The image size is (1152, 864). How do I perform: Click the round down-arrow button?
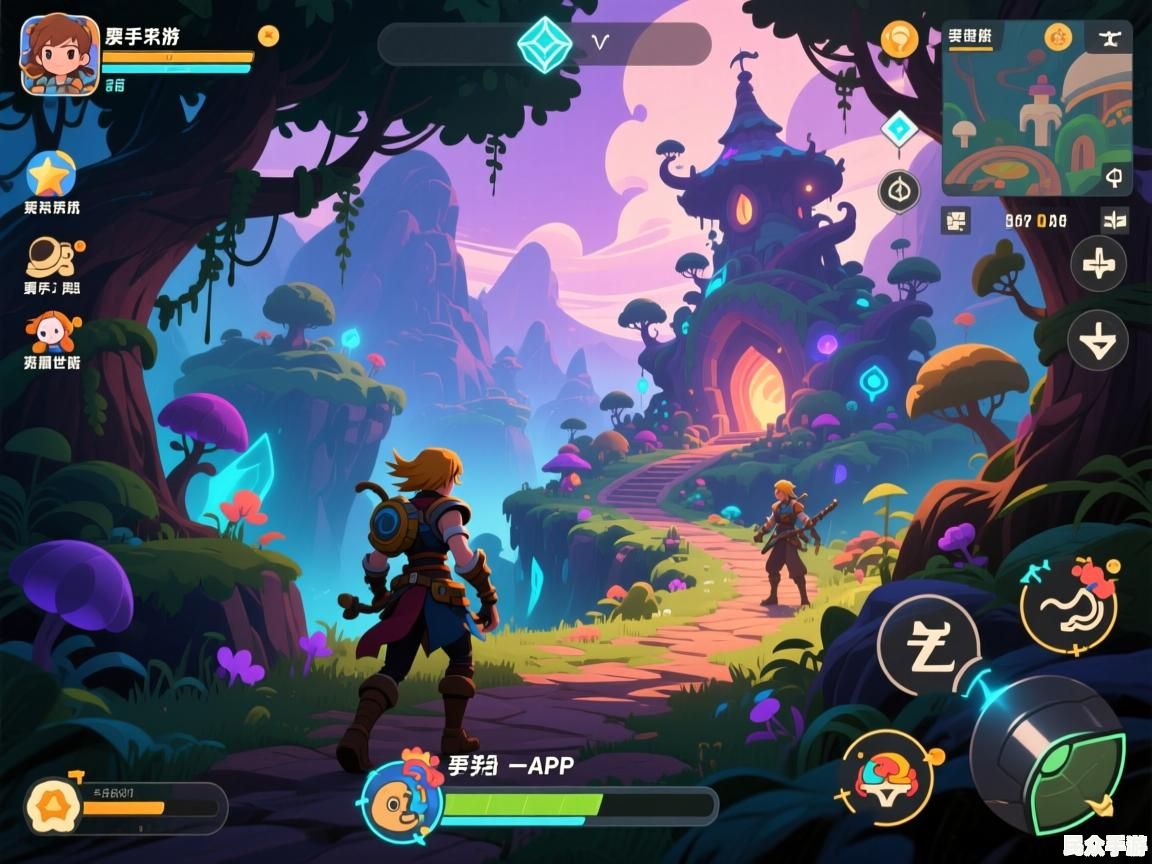point(1098,340)
